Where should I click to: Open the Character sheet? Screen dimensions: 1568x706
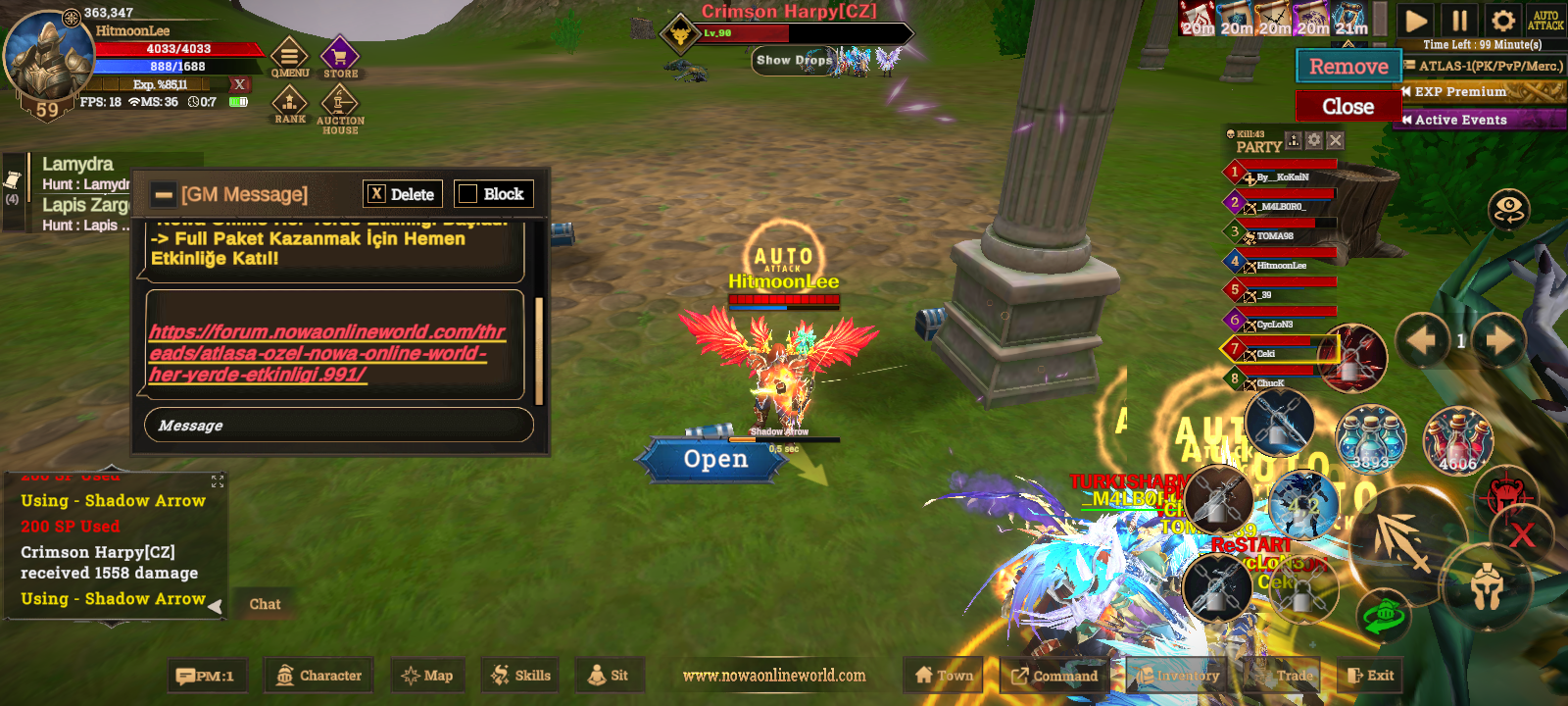pyautogui.click(x=319, y=676)
